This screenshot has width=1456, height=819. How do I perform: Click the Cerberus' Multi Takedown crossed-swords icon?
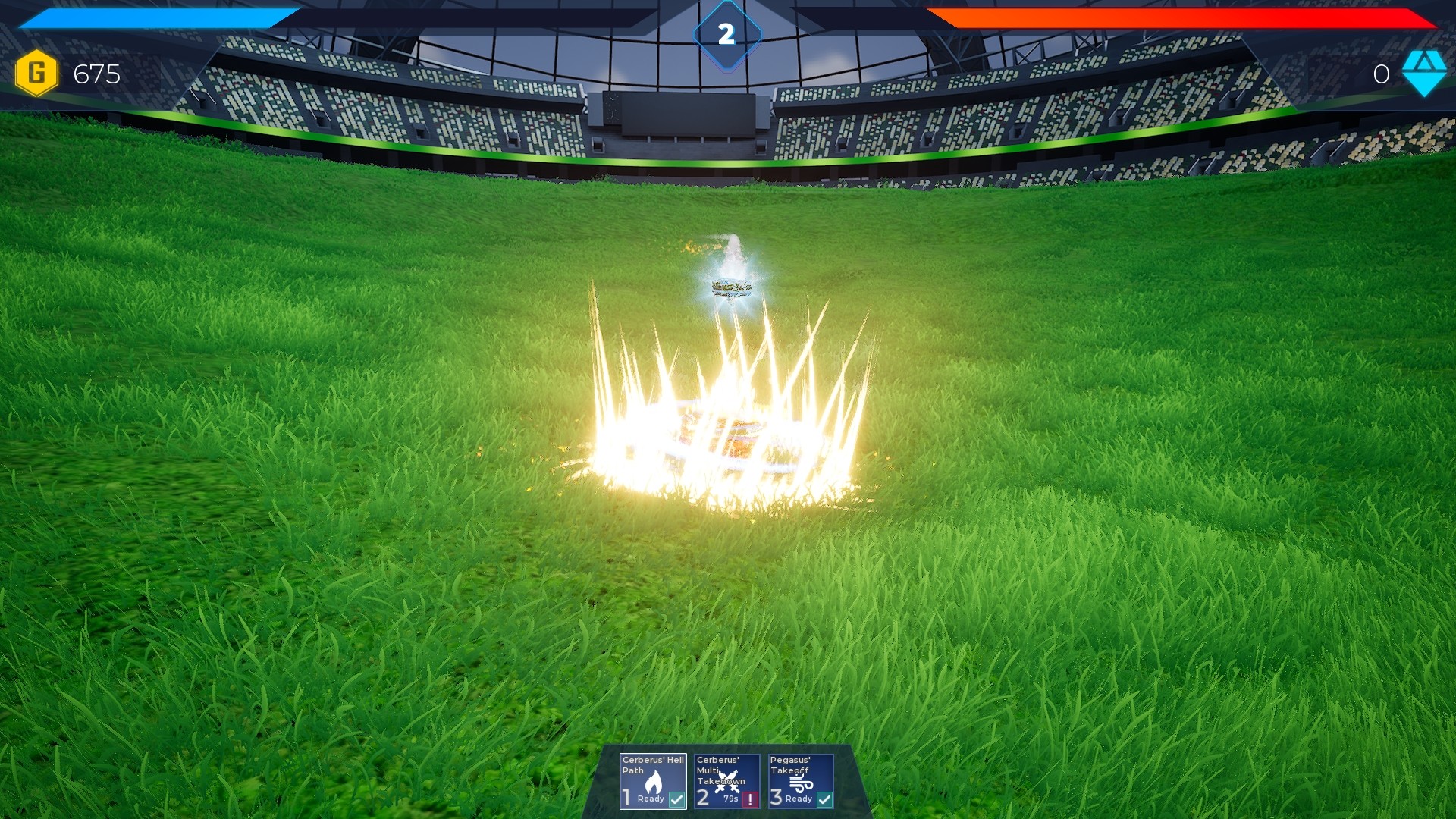[728, 781]
